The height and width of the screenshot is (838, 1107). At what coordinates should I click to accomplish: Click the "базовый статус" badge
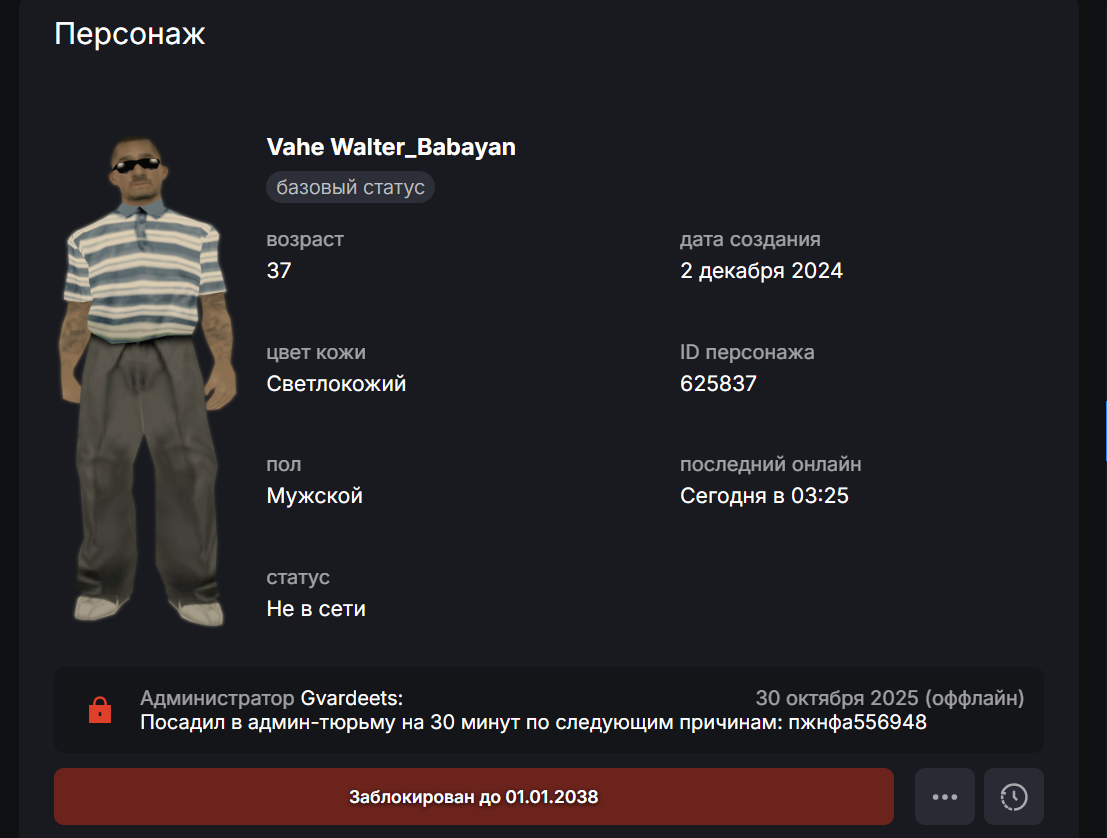coord(350,188)
